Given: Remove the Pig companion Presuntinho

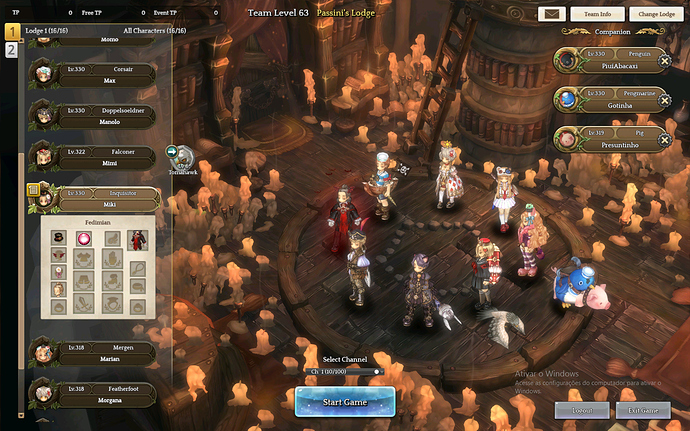Looking at the screenshot, I should click(x=665, y=139).
